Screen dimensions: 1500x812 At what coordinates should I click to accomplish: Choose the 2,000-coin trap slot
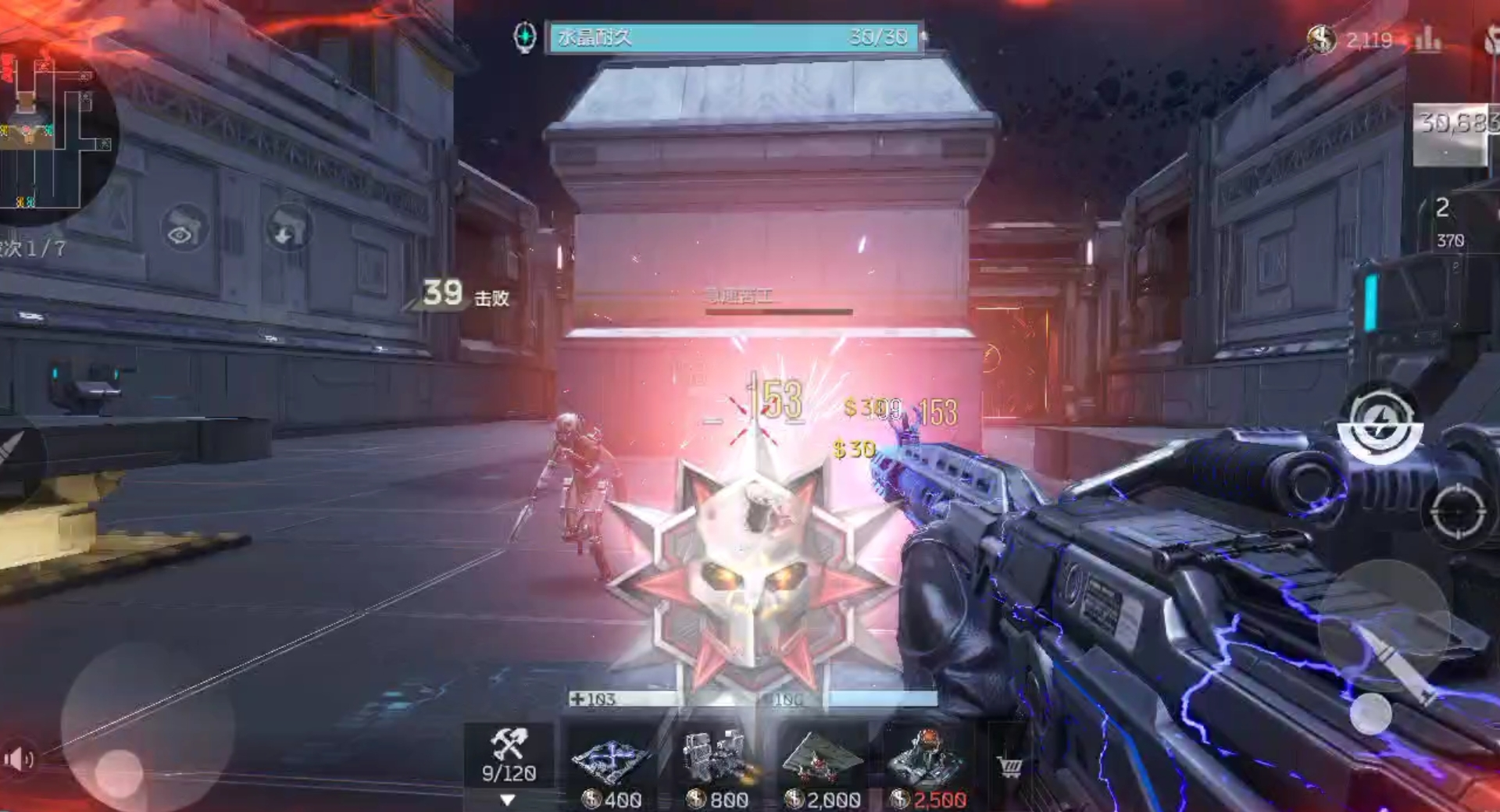(822, 765)
